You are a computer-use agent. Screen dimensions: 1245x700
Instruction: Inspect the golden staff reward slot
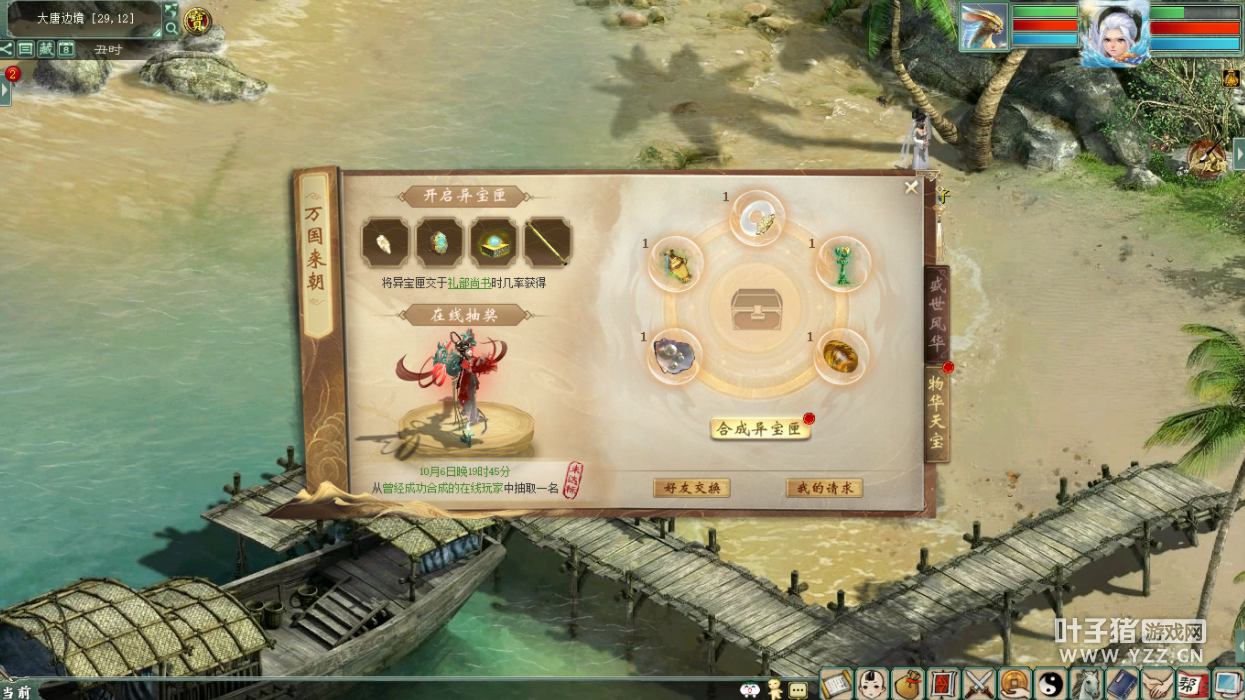[548, 243]
